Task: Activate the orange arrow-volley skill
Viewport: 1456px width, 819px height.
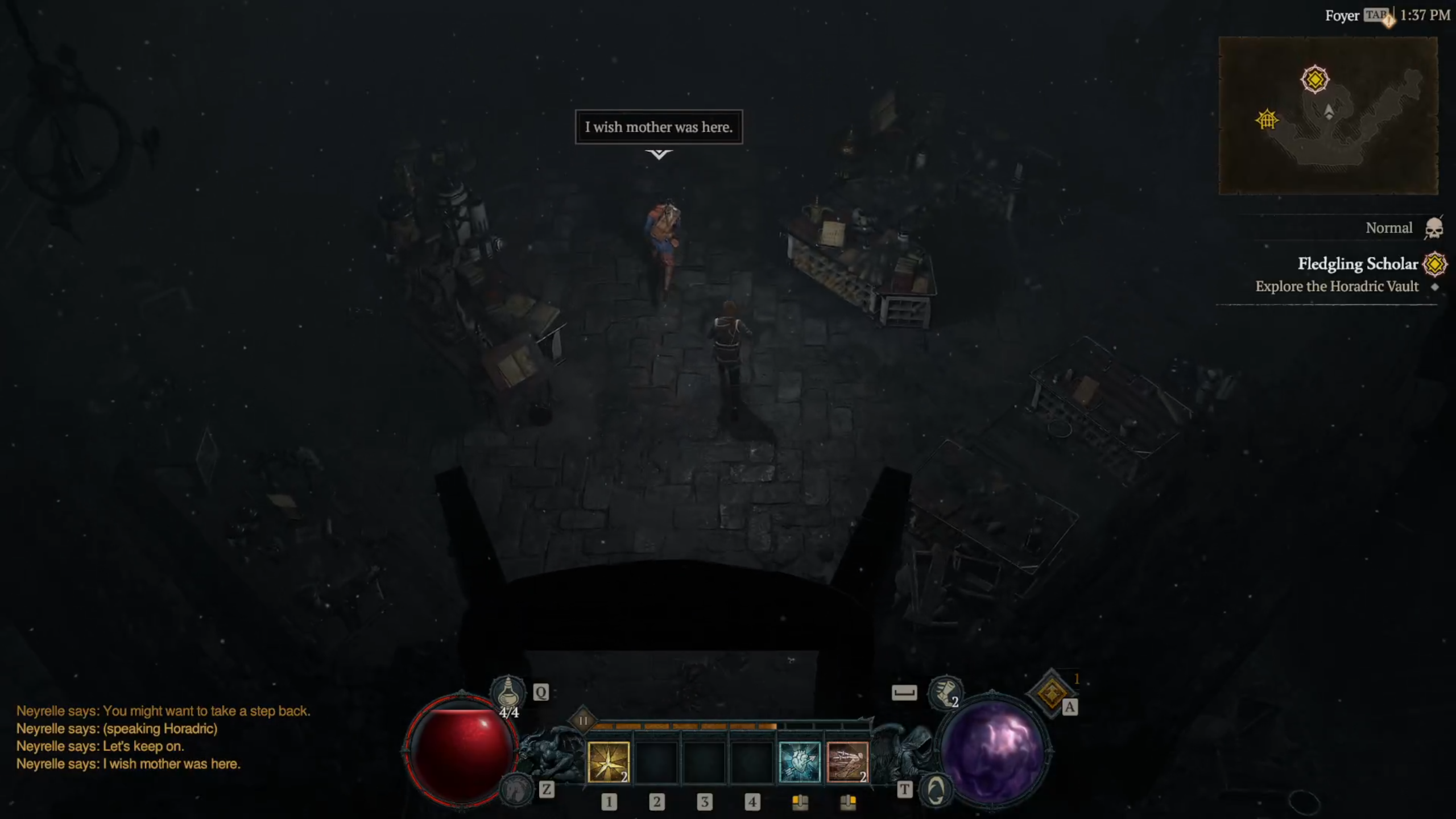Action: point(847,762)
